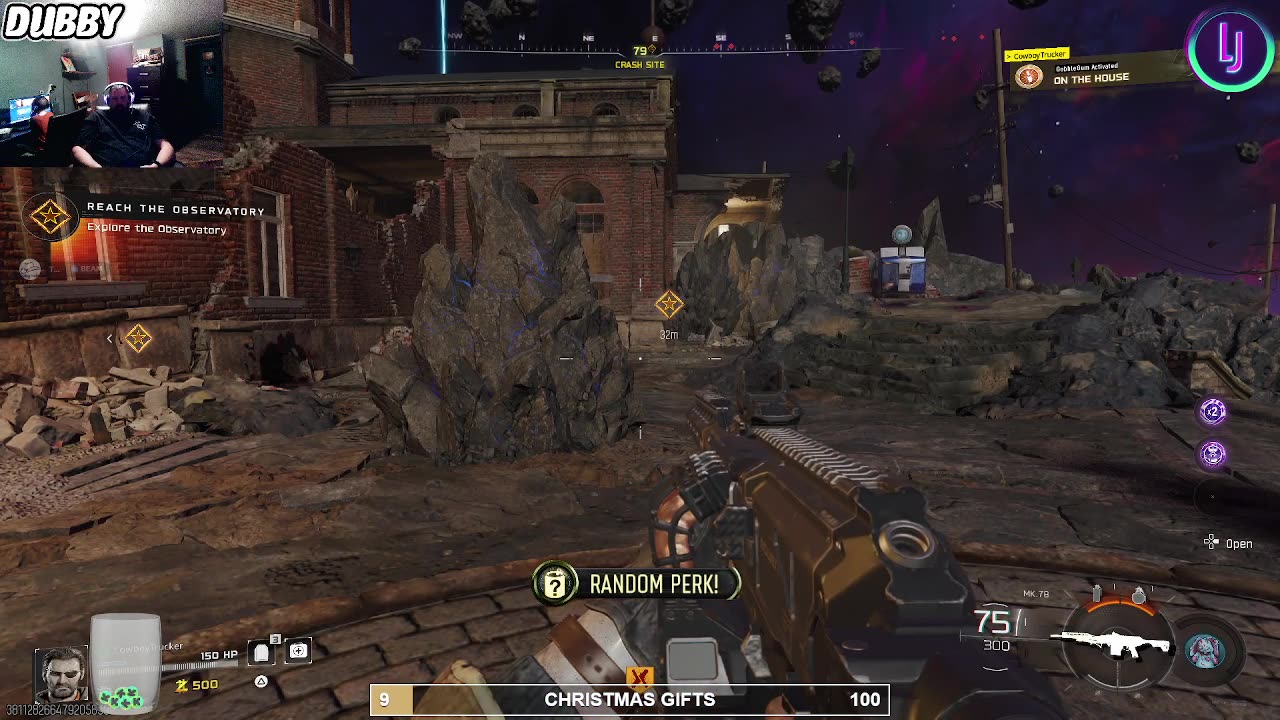The height and width of the screenshot is (720, 1280).
Task: Click the compass bar showing Crash Site
Action: (x=640, y=47)
